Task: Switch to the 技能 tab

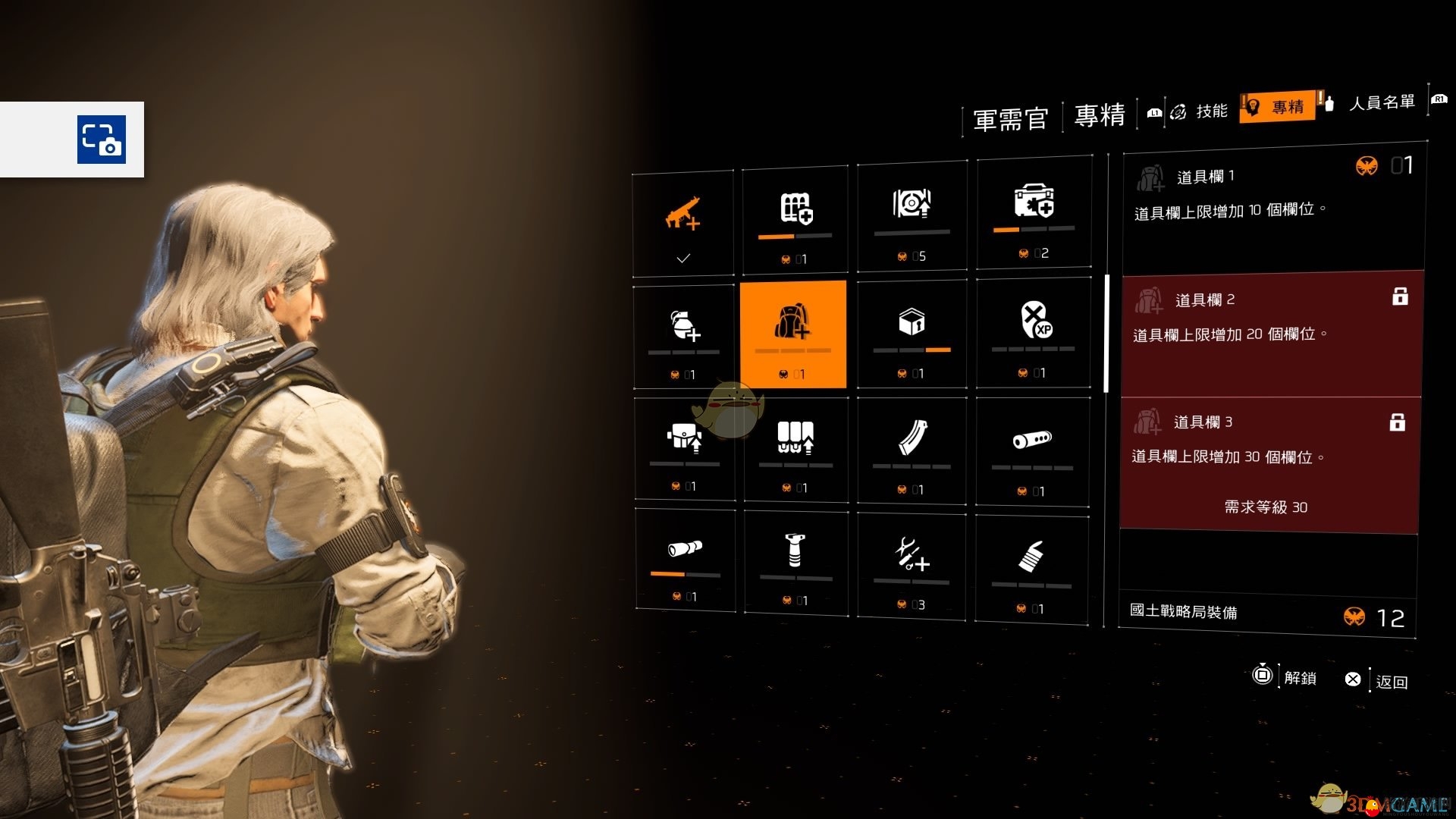Action: (x=1201, y=111)
